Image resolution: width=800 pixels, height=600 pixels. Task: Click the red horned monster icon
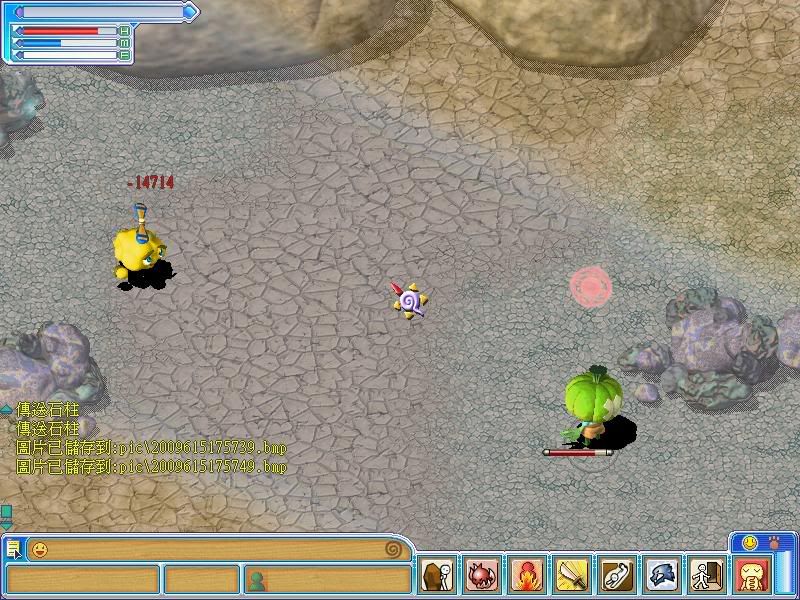(481, 577)
